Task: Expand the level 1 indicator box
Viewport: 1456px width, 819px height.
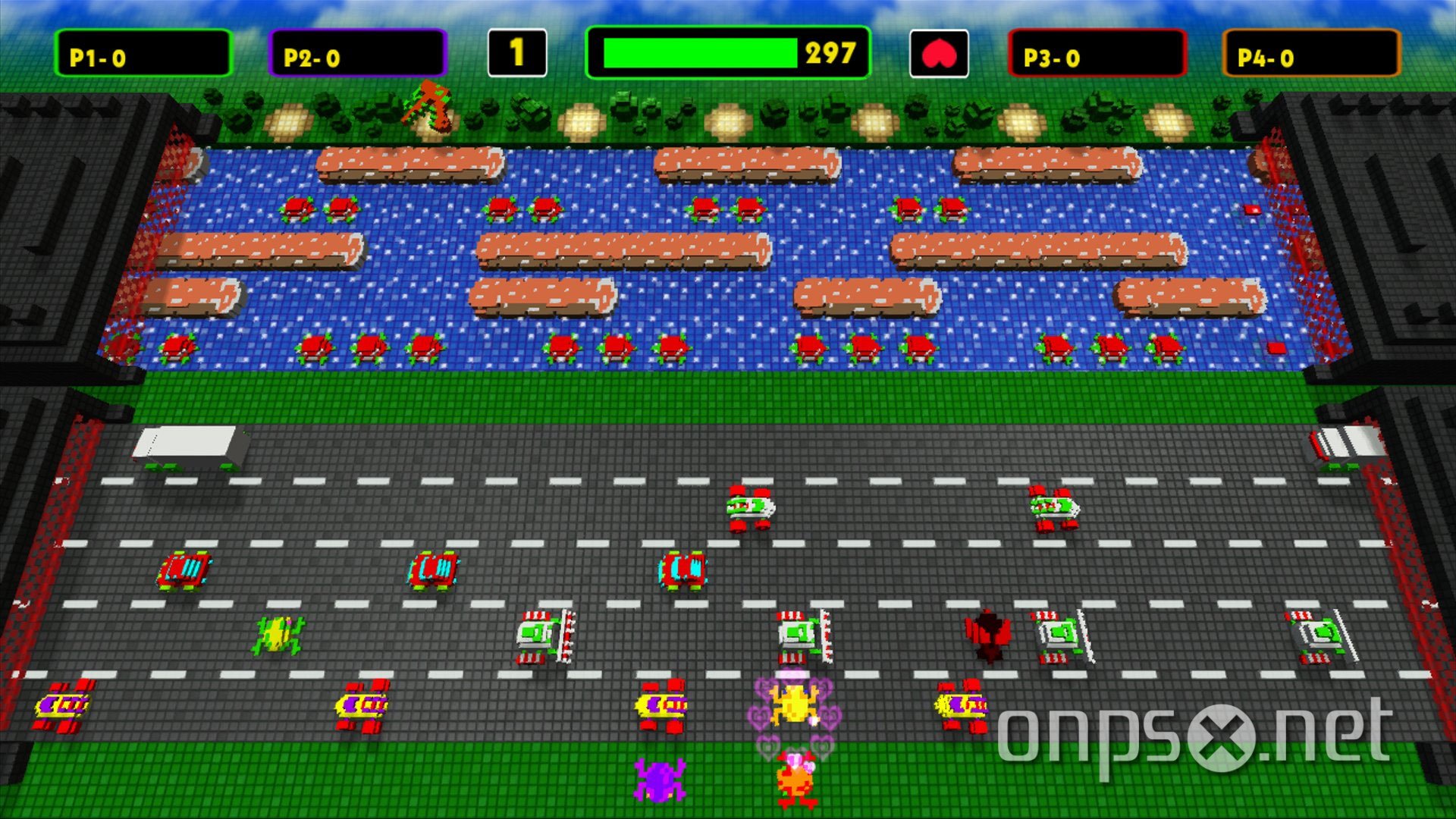Action: click(518, 53)
